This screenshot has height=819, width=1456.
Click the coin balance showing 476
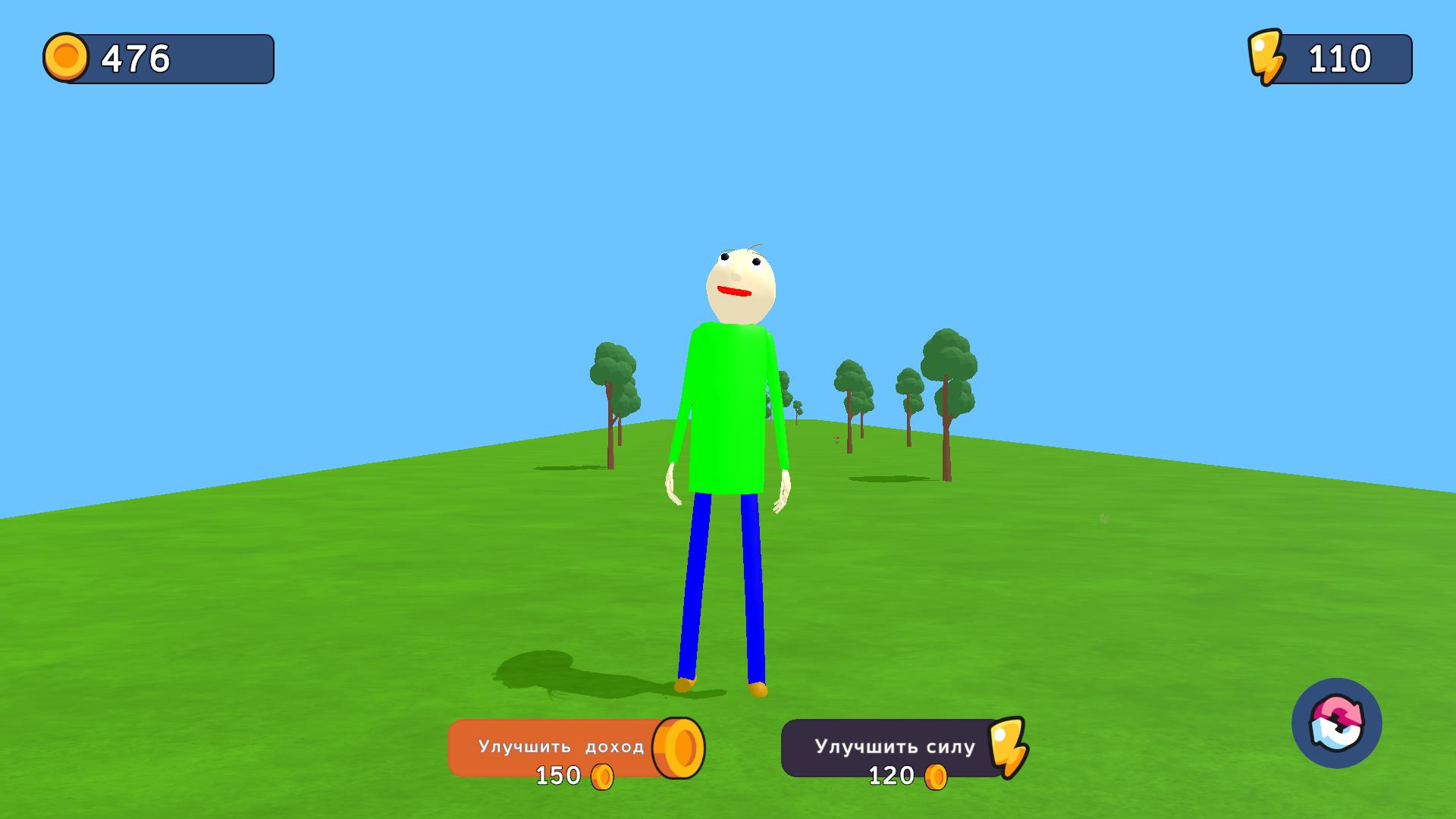pos(134,58)
